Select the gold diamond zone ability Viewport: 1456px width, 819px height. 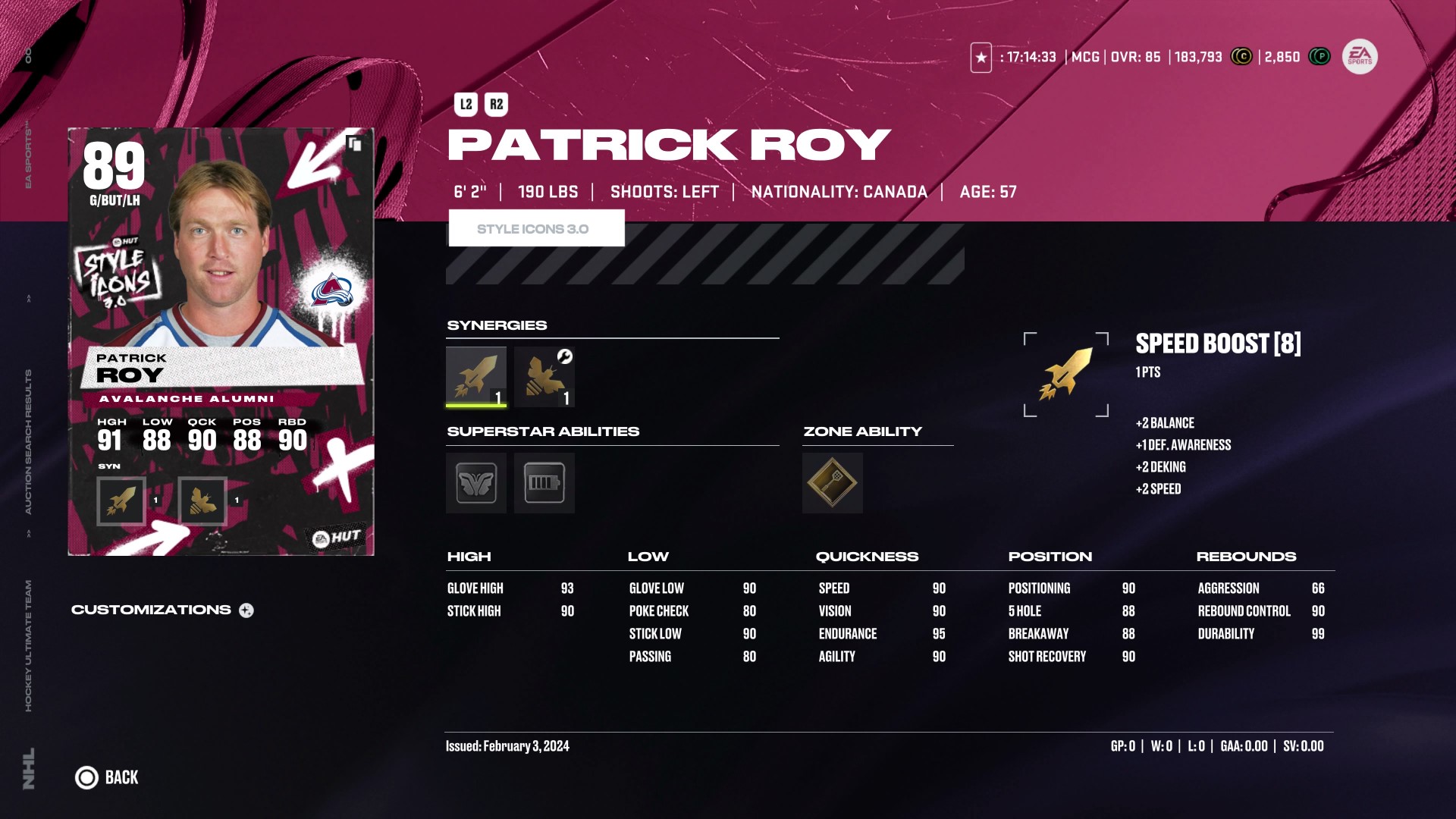click(832, 483)
